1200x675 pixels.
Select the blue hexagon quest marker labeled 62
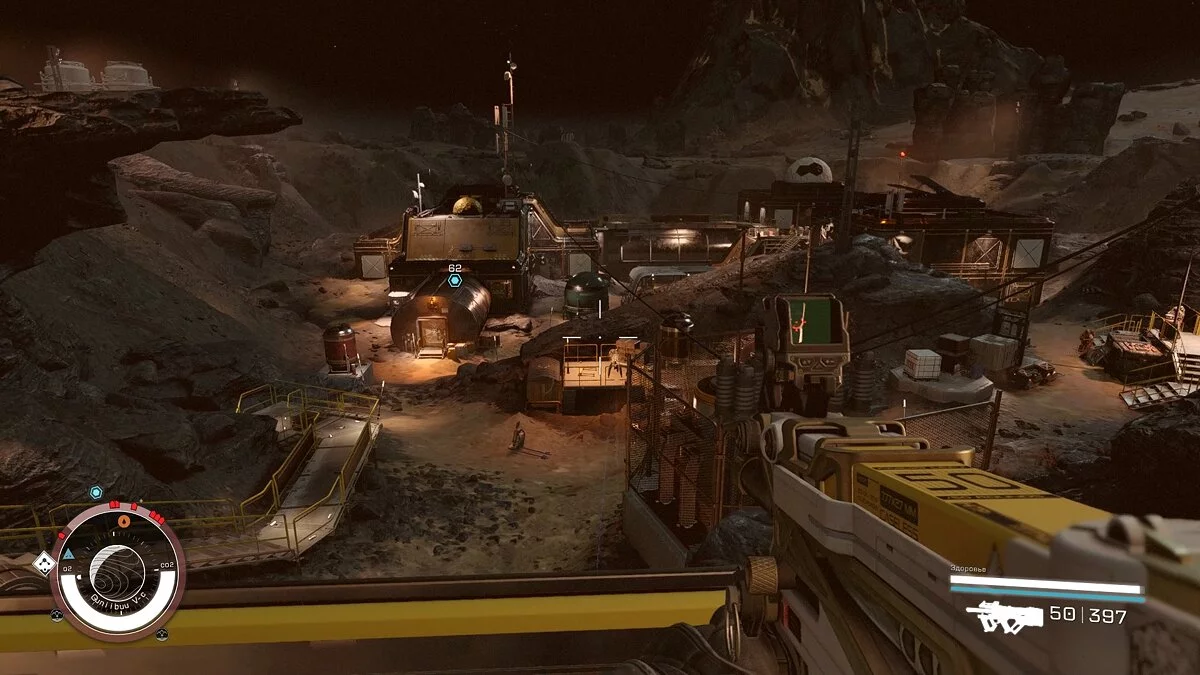point(455,281)
